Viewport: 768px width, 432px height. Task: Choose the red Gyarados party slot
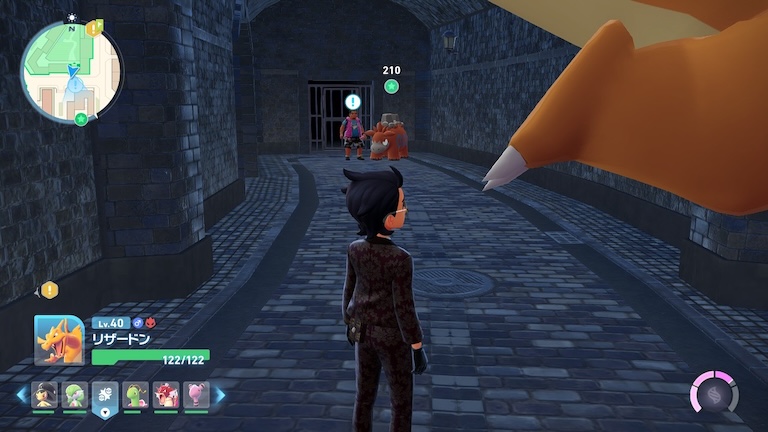coord(166,394)
